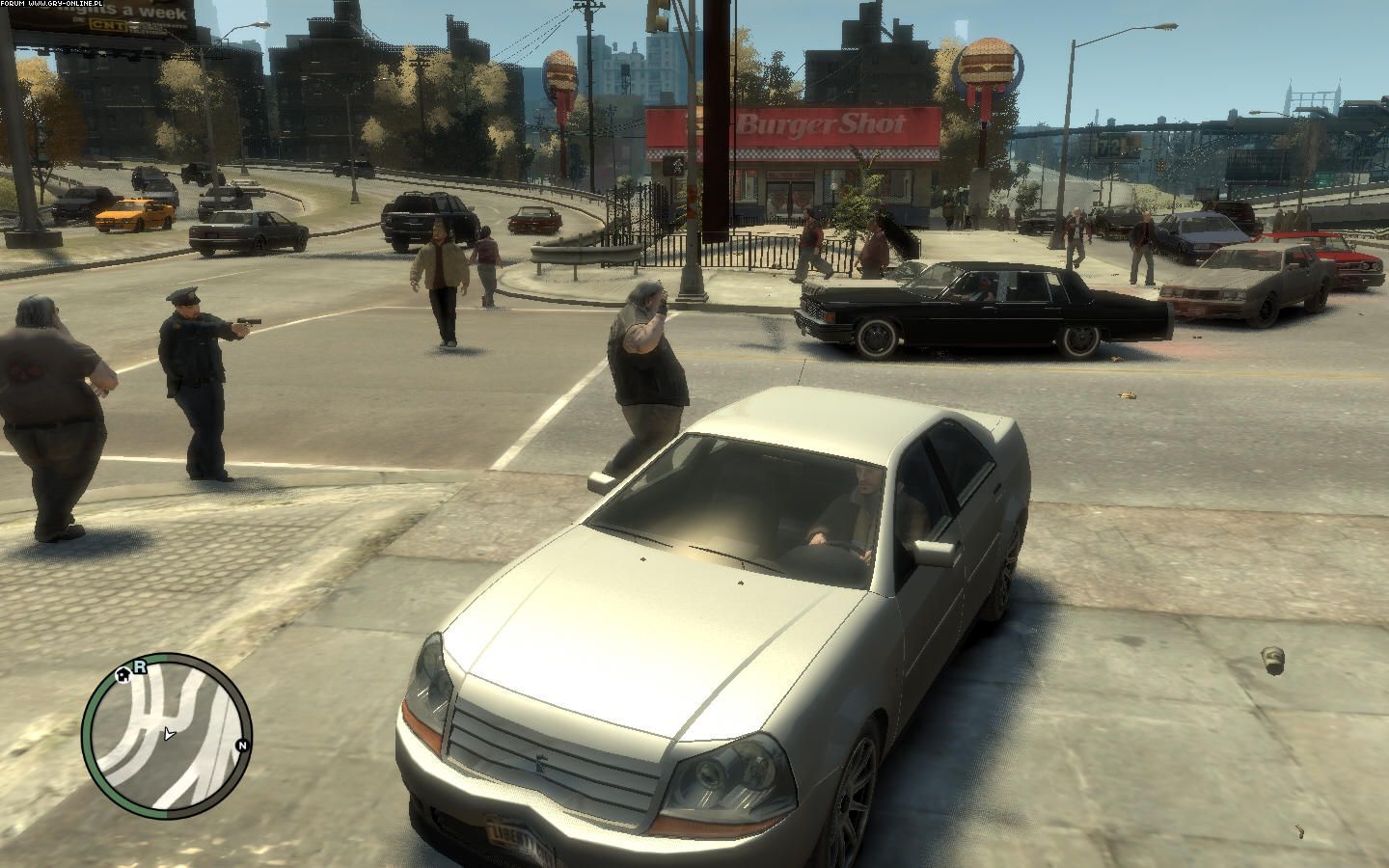This screenshot has height=868, width=1389.
Task: Click the white player arrow on the radar
Action: pos(169,734)
